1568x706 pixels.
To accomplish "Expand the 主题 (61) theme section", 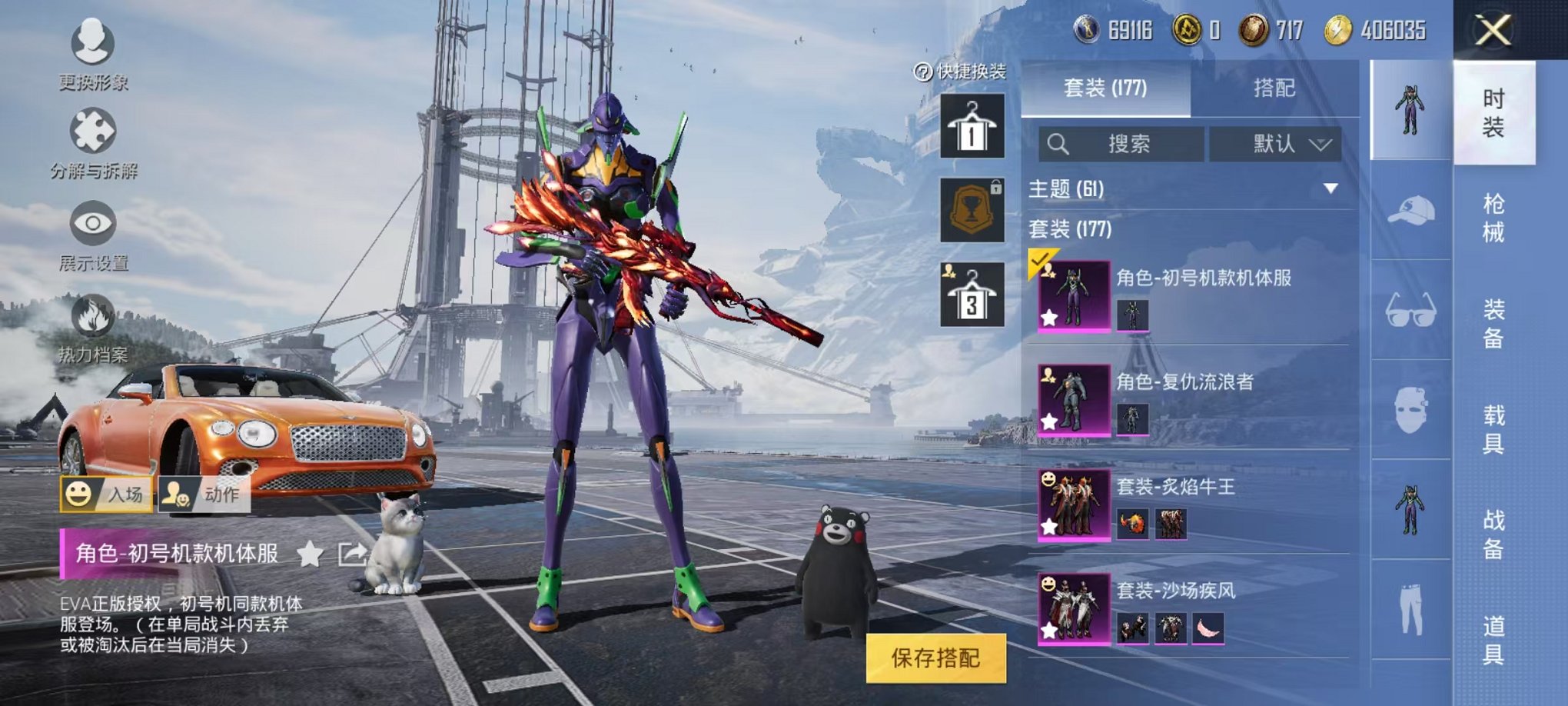I will coord(1330,188).
